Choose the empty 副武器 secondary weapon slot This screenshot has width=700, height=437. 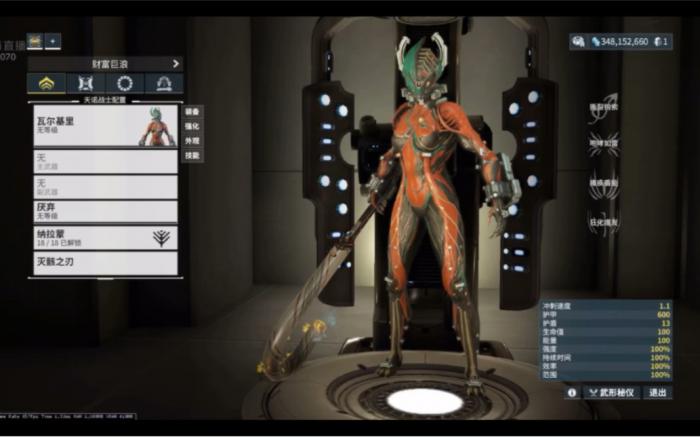106,186
